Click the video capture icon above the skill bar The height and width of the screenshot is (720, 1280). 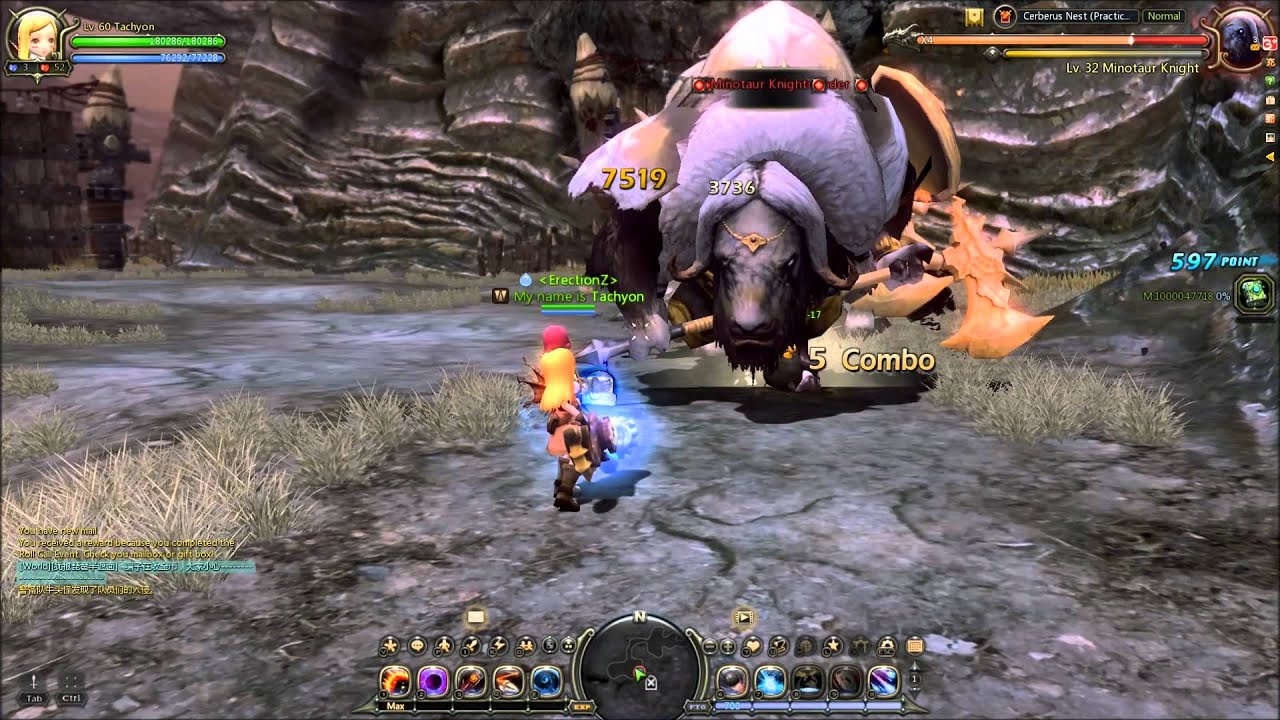click(743, 617)
